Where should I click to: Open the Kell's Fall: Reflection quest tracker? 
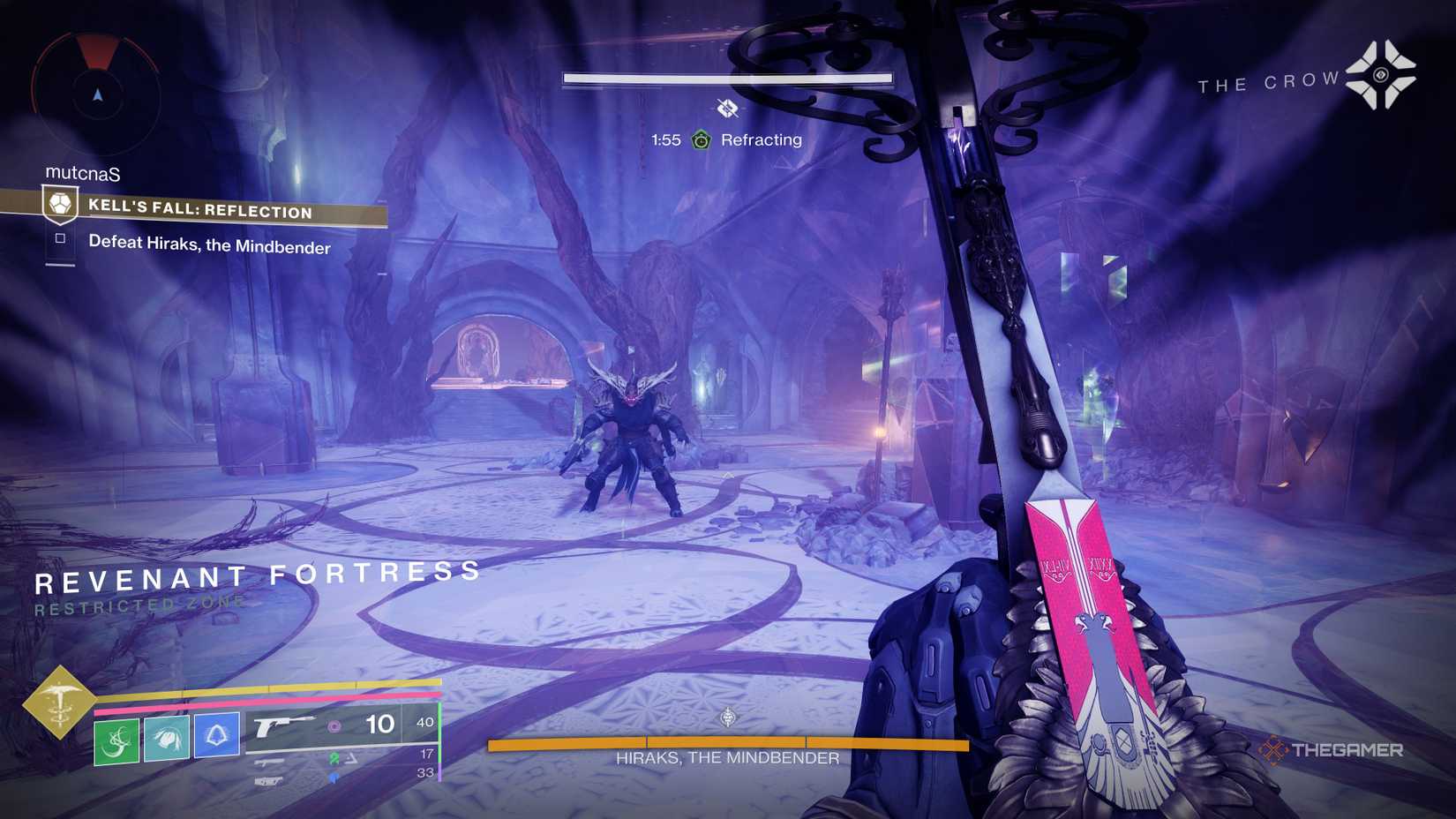coord(199,209)
